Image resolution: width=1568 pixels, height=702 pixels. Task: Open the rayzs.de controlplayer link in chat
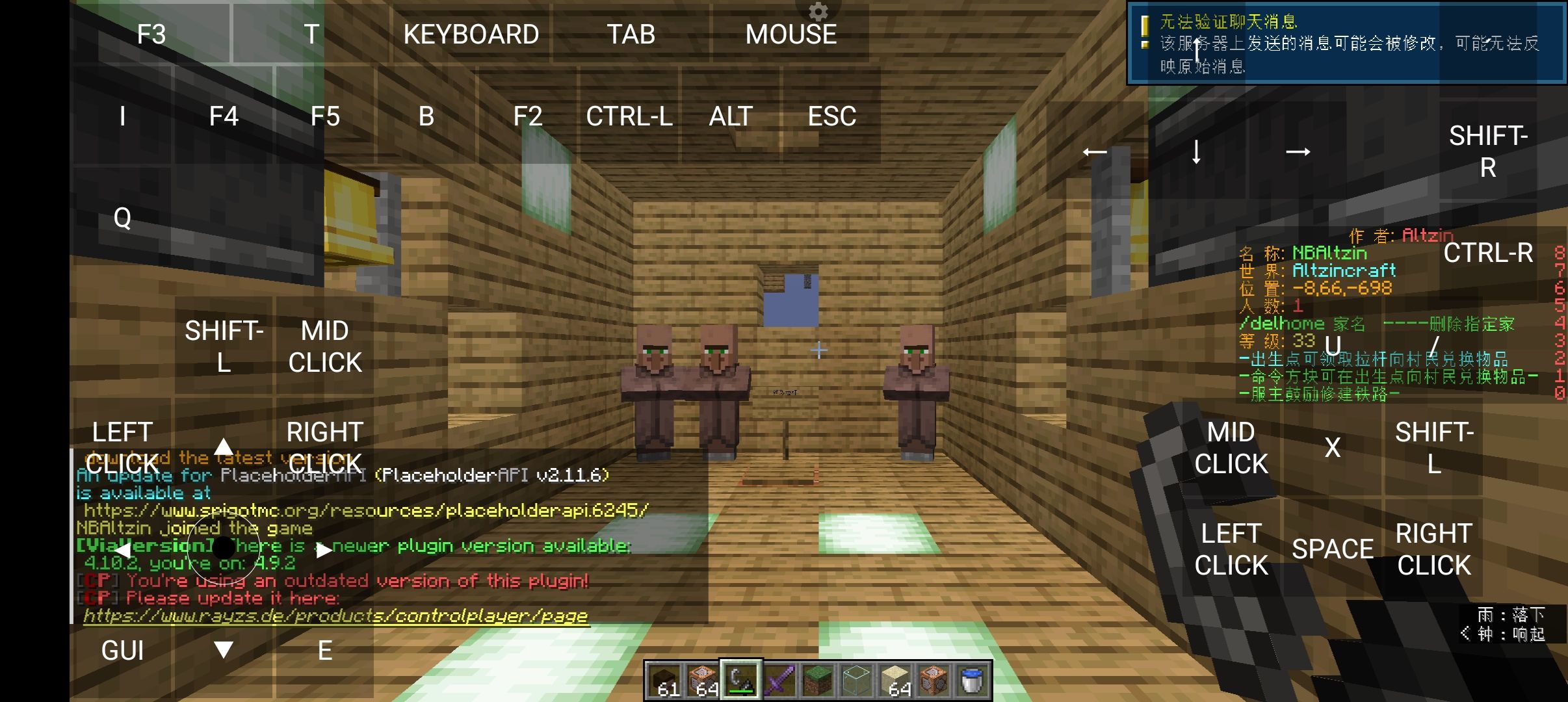pos(335,616)
